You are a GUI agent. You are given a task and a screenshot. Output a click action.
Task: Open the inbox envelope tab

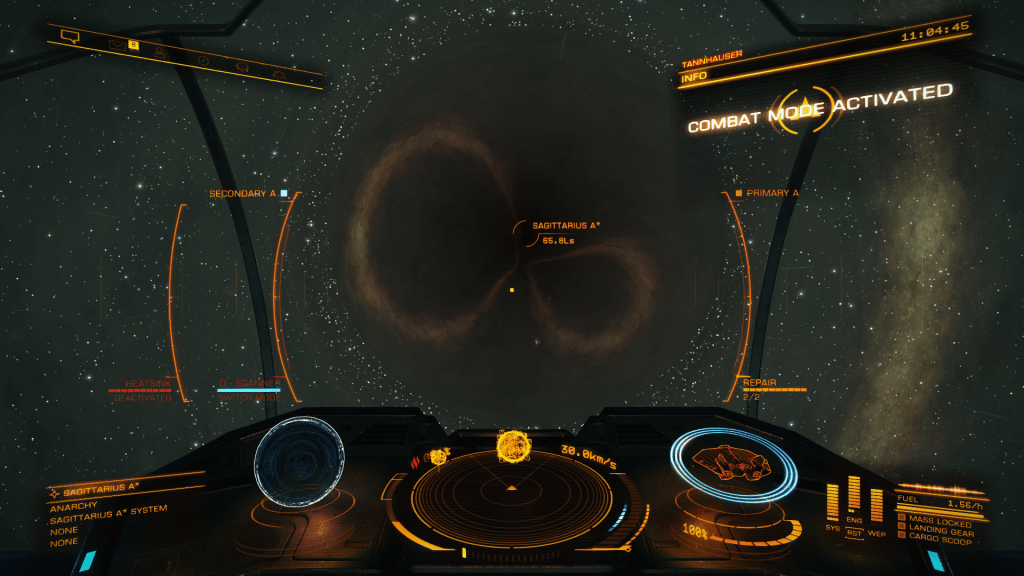[x=116, y=44]
